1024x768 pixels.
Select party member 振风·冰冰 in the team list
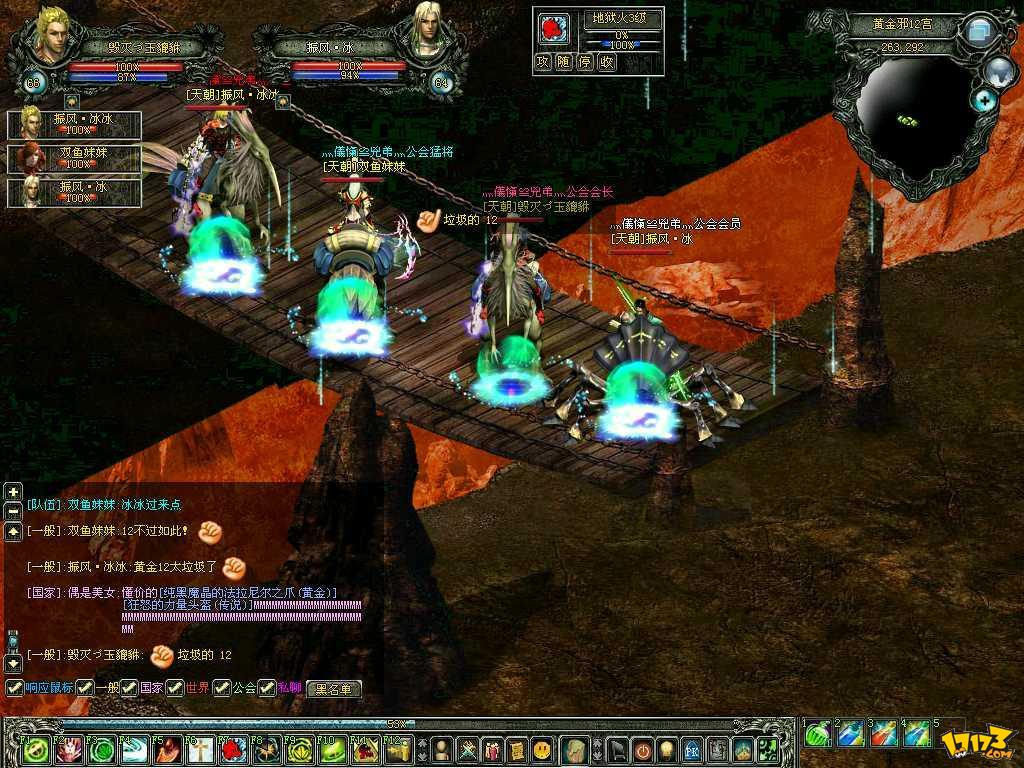point(75,124)
